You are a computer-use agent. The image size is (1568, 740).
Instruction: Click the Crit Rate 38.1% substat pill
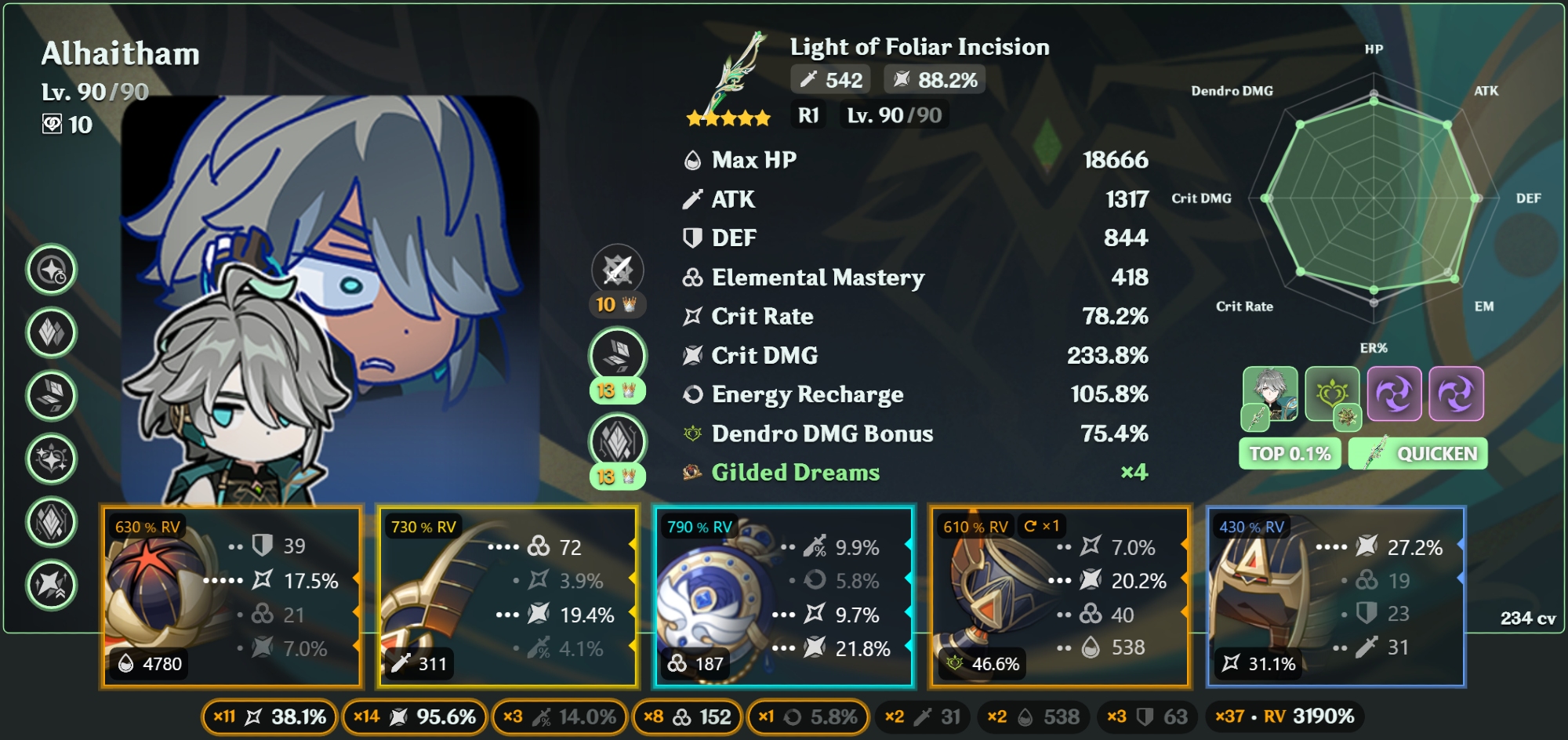pyautogui.click(x=270, y=717)
